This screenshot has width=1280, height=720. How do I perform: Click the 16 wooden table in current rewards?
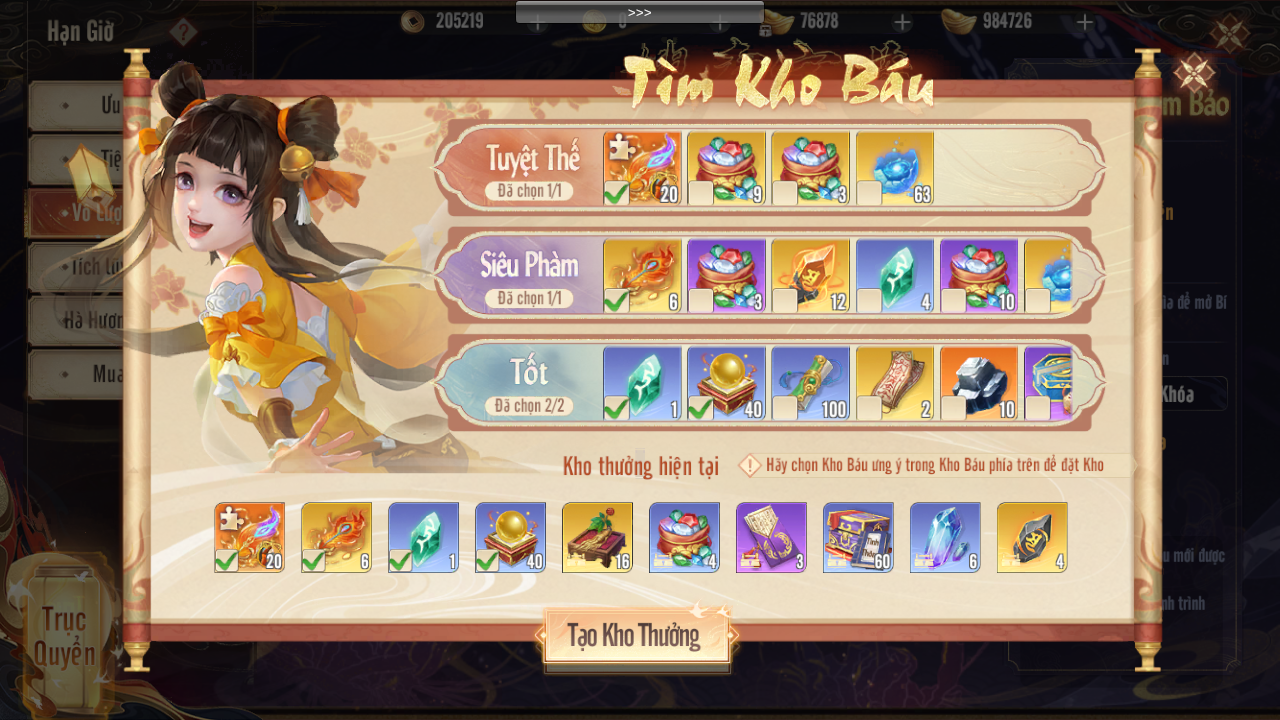pyautogui.click(x=597, y=537)
